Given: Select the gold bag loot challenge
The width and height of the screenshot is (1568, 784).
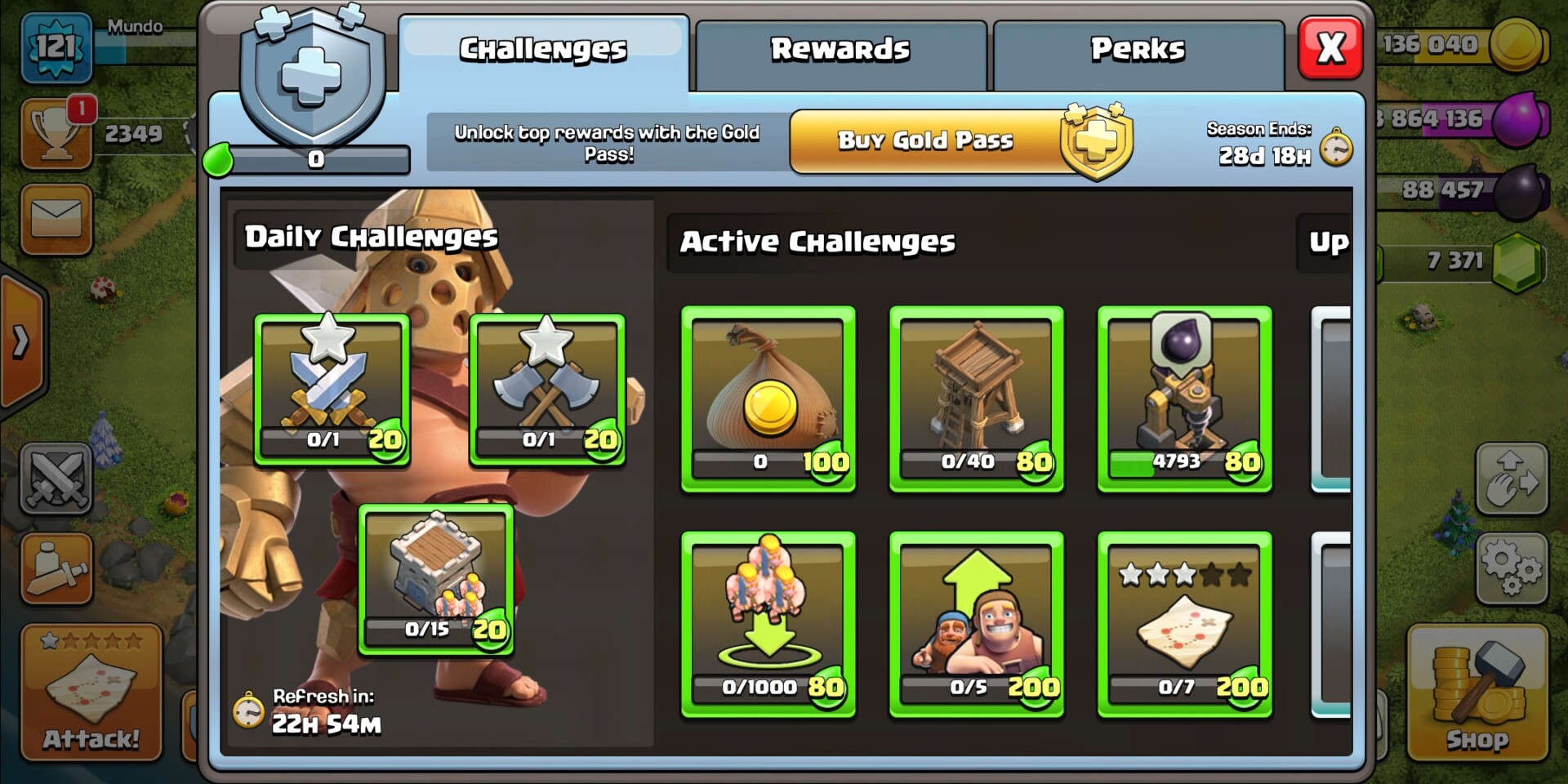Looking at the screenshot, I should click(x=768, y=396).
